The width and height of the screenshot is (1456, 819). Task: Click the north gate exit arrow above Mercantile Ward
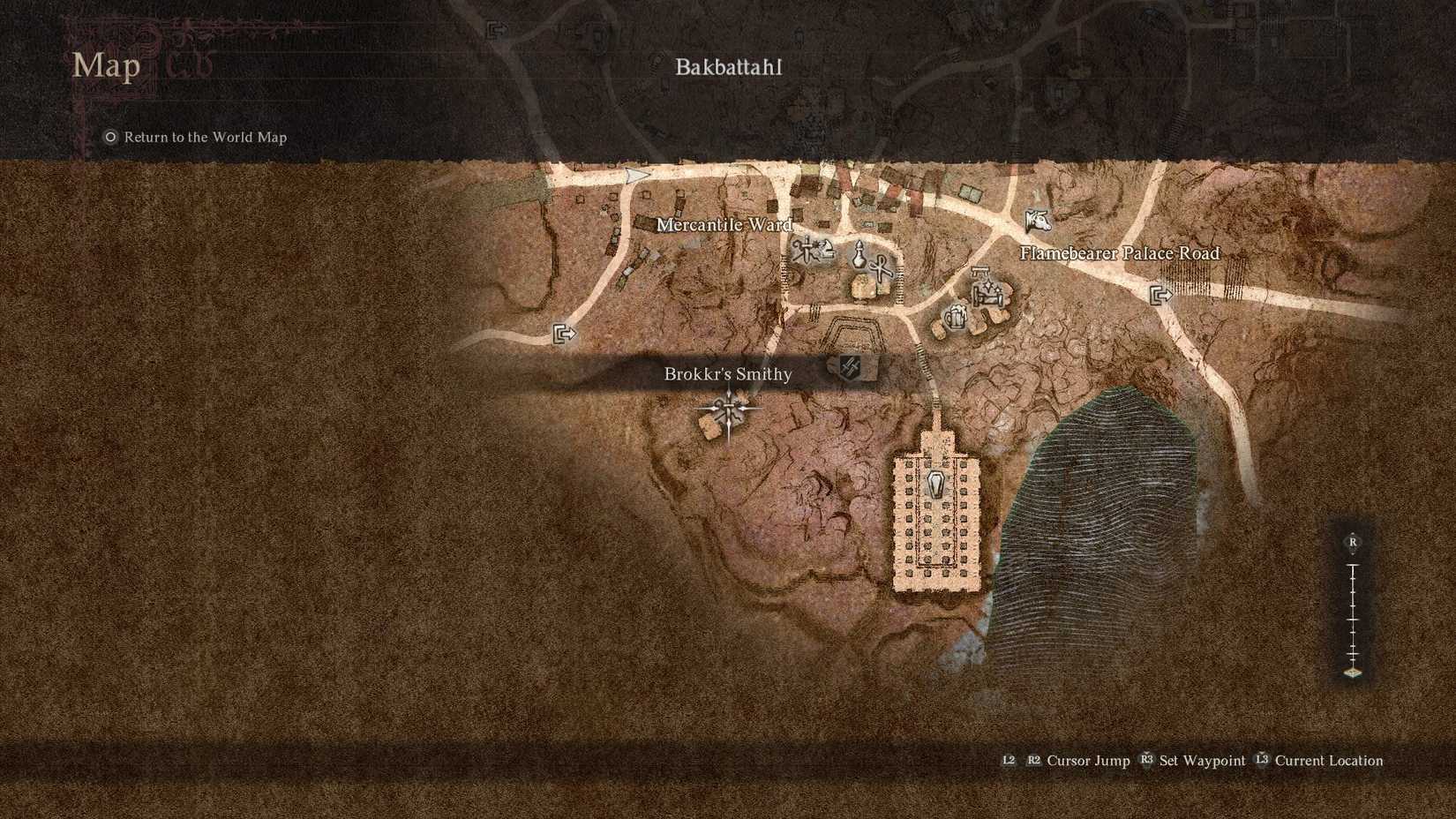click(x=498, y=31)
